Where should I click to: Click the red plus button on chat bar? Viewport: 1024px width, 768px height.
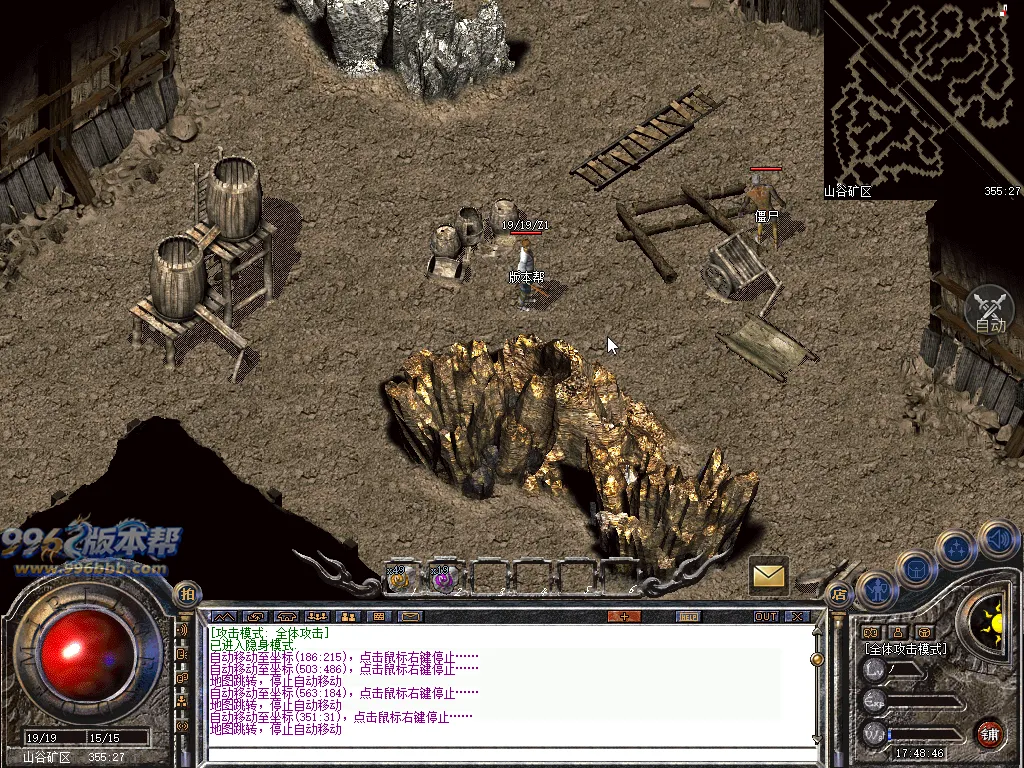click(x=624, y=616)
